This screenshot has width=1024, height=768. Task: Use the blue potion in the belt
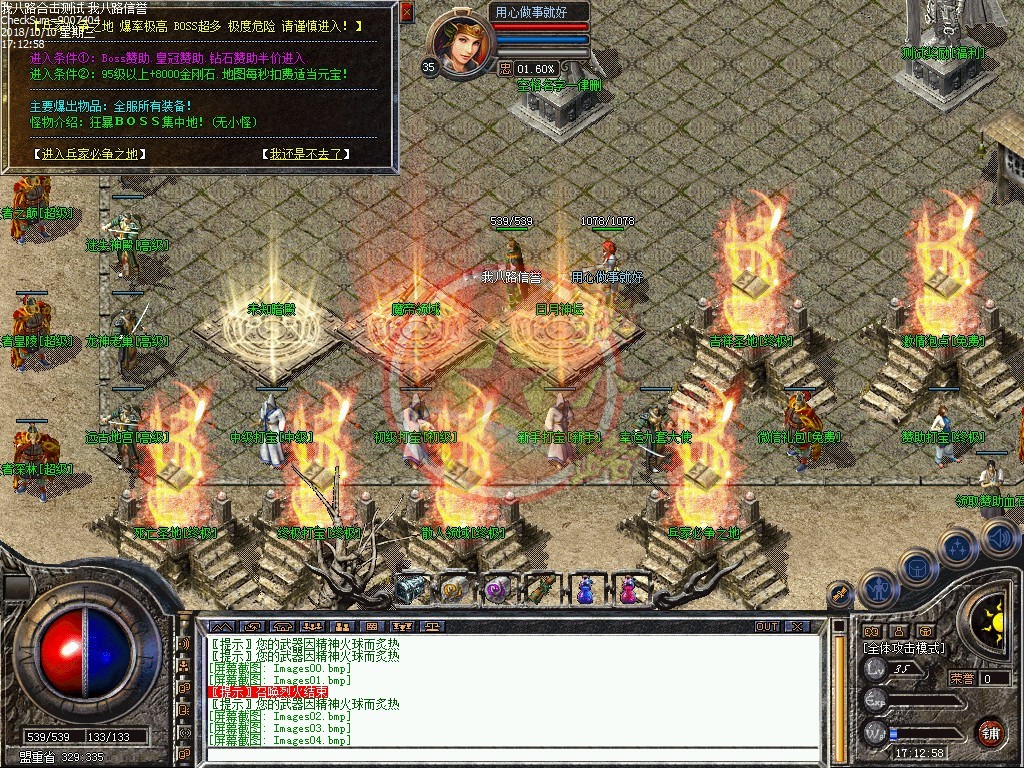click(x=585, y=589)
